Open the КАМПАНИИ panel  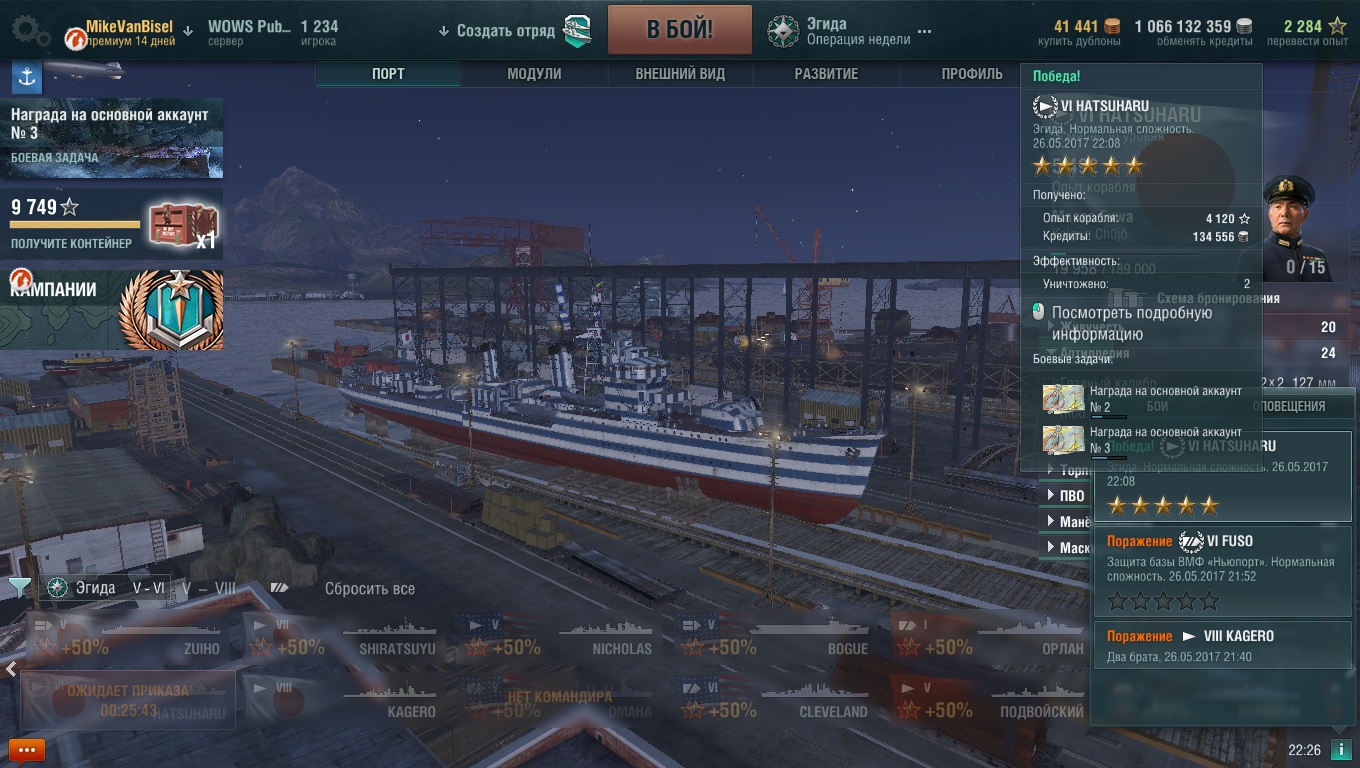tap(111, 309)
